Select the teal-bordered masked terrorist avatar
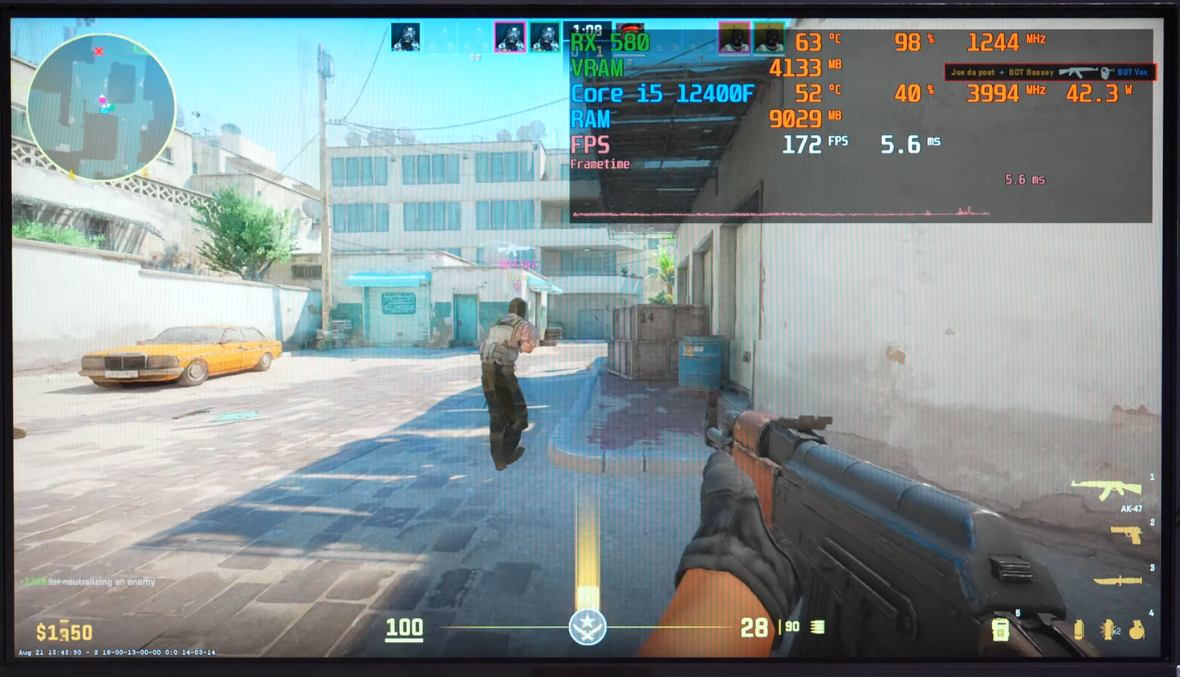 [x=769, y=39]
